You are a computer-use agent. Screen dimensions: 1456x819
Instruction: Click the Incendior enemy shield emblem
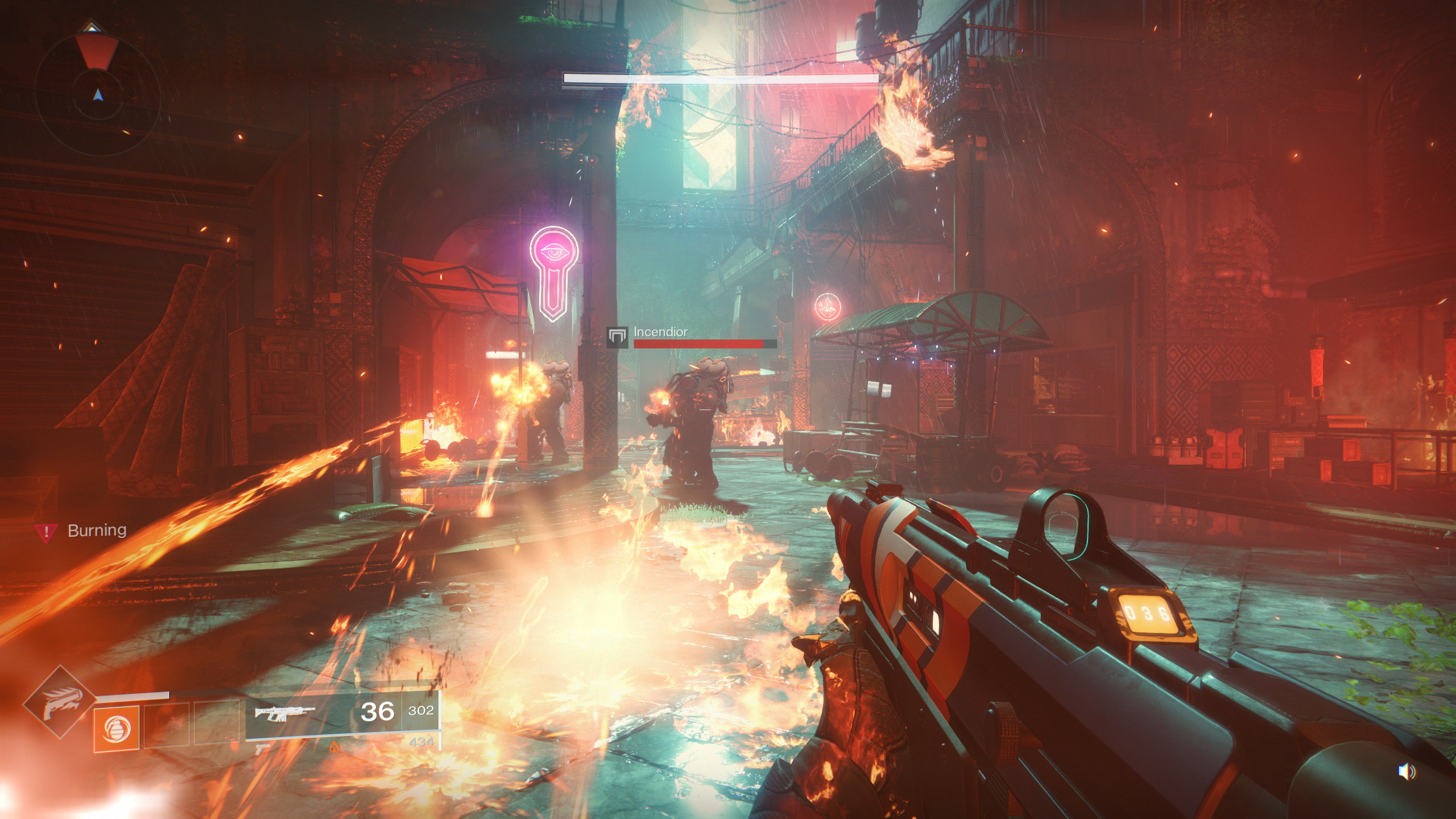[x=617, y=337]
